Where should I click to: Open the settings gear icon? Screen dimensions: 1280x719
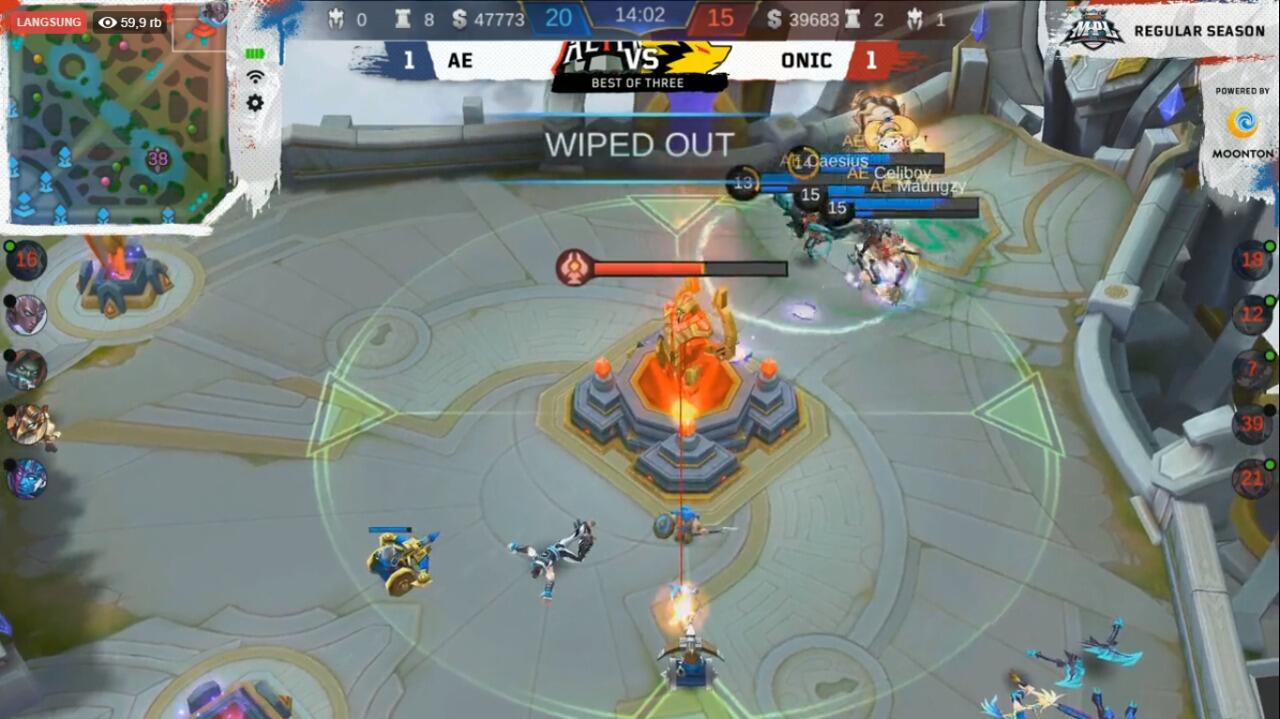click(x=255, y=103)
